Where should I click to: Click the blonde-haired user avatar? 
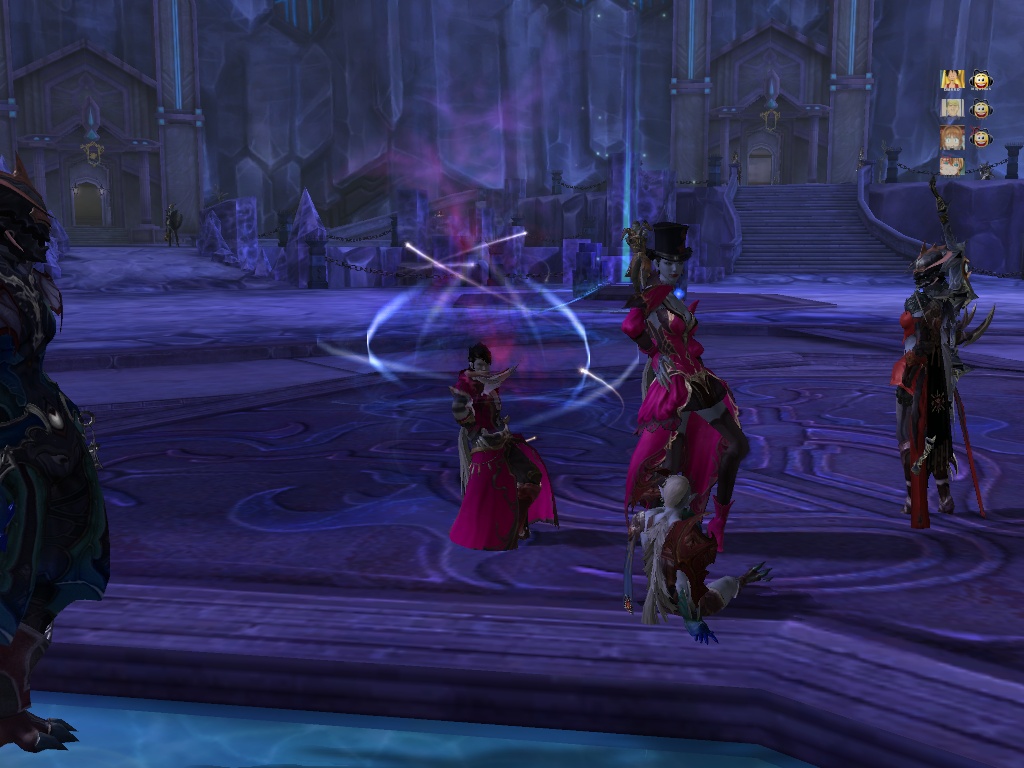click(x=951, y=108)
